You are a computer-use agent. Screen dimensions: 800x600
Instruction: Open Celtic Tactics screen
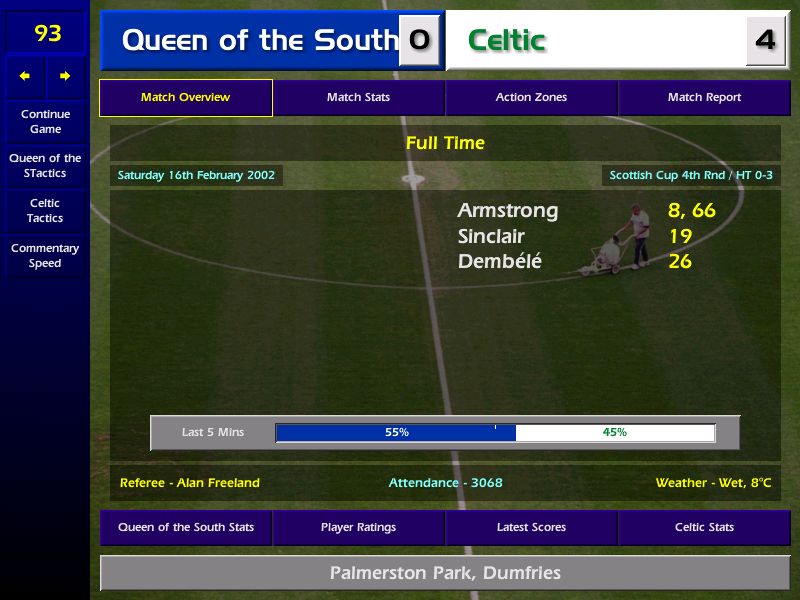tap(45, 210)
